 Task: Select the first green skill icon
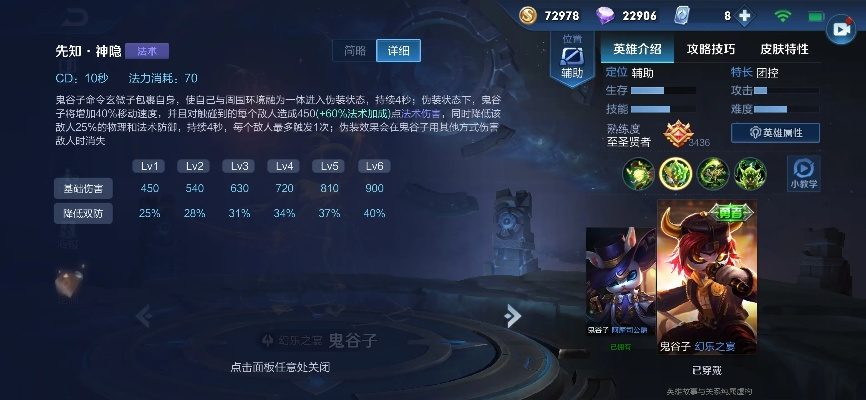(639, 174)
